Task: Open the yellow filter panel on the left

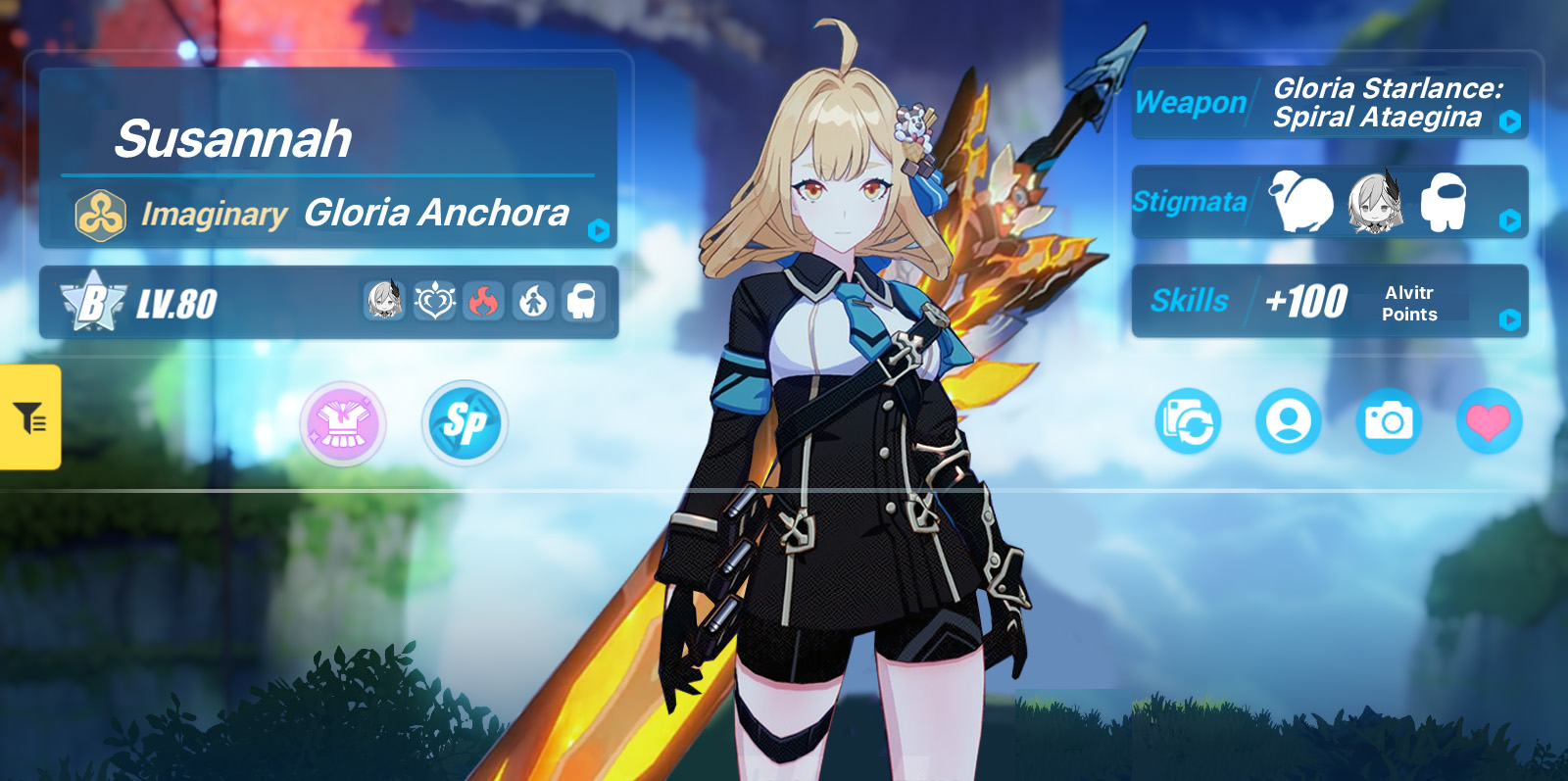Action: 30,416
